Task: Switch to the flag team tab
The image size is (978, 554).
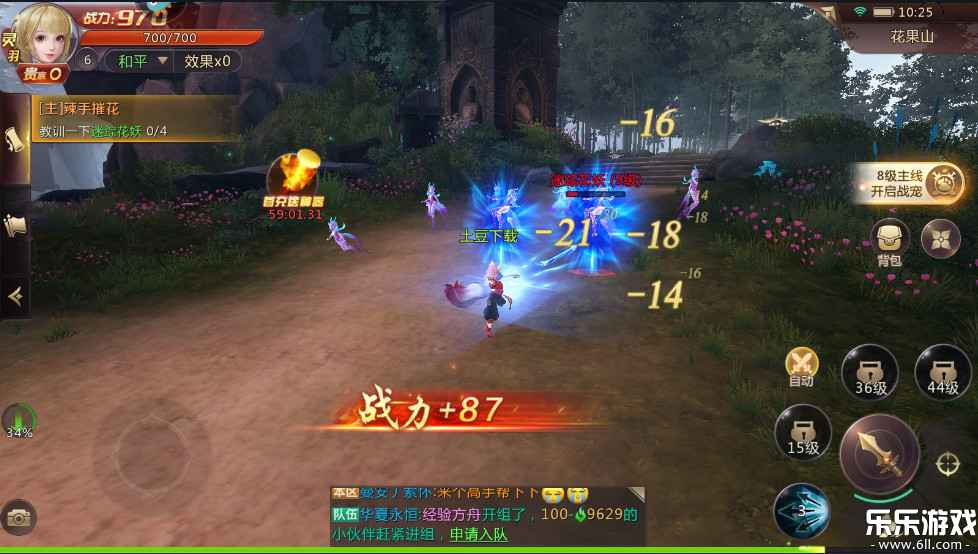Action: tap(15, 226)
